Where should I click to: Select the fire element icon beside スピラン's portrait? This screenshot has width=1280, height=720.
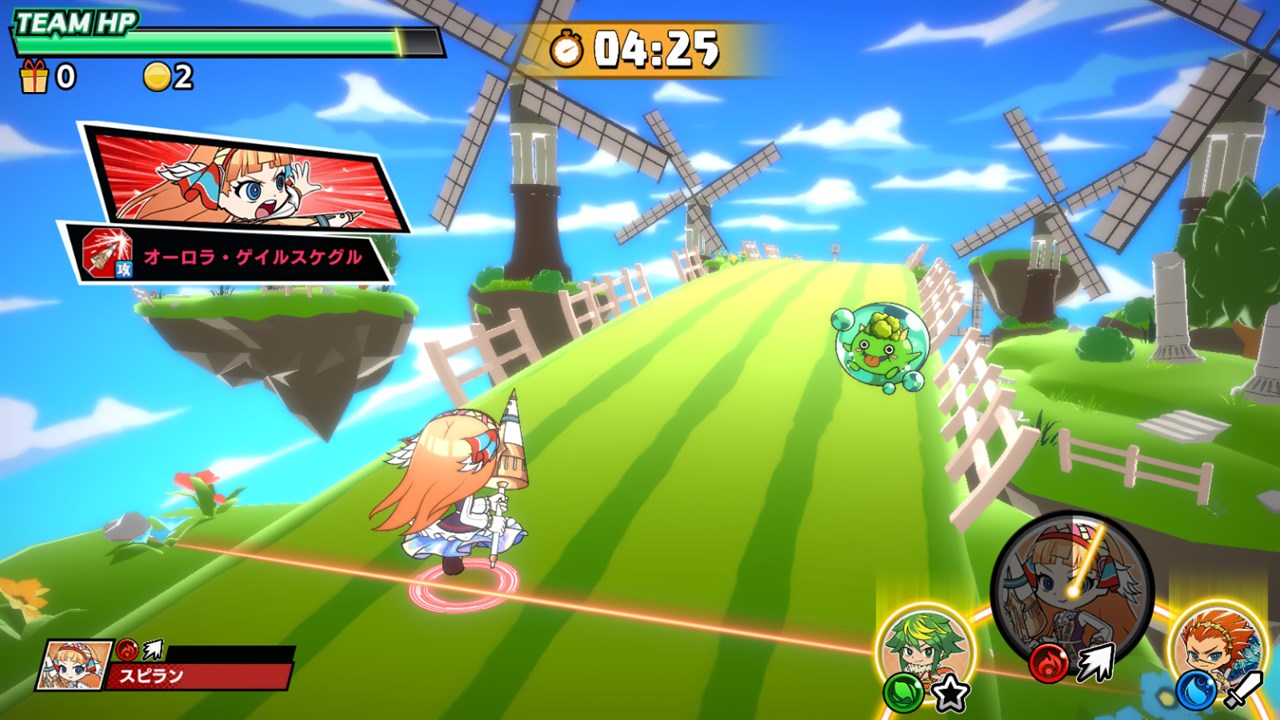click(127, 649)
